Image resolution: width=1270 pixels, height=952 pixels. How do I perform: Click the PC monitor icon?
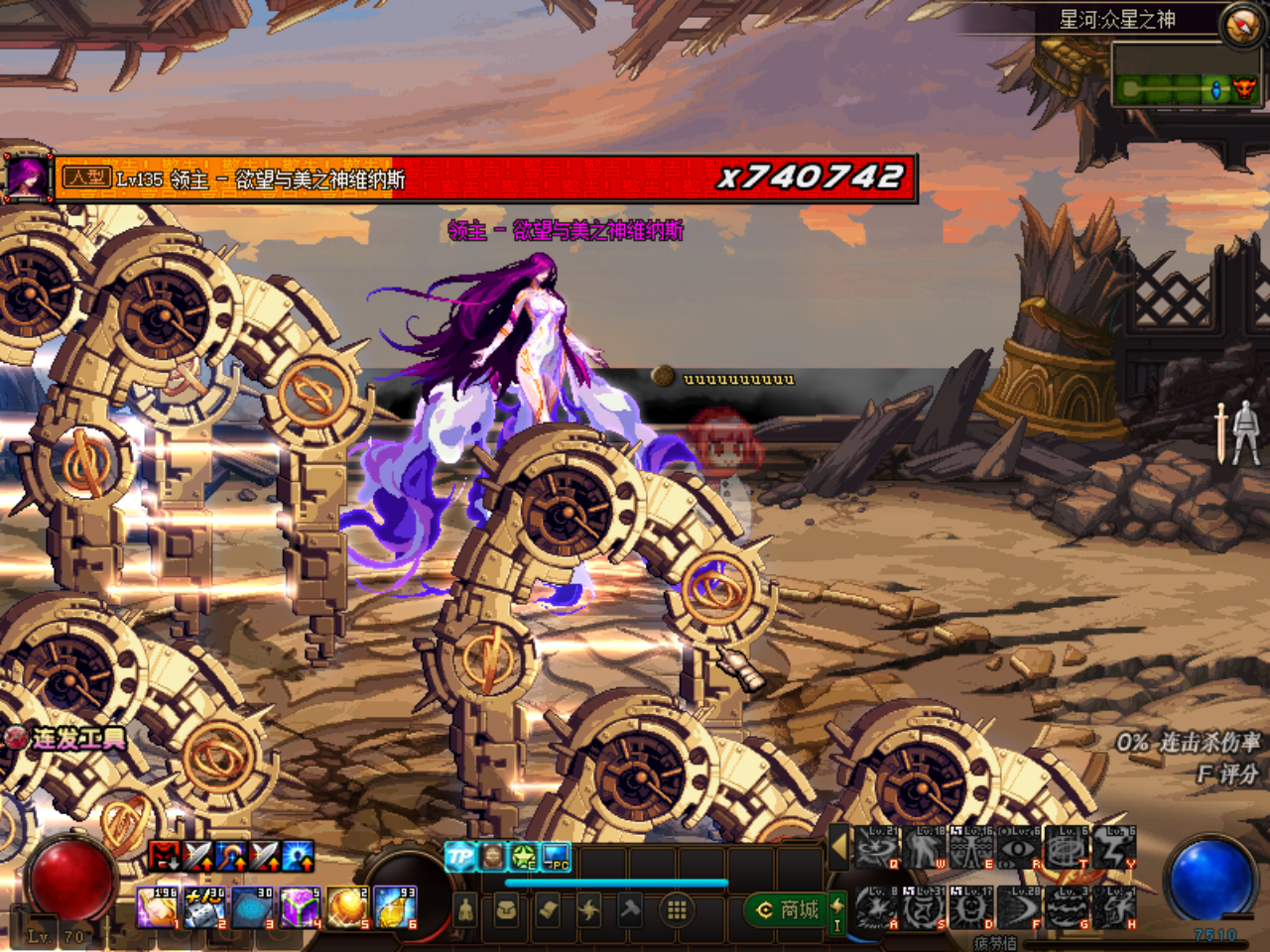pyautogui.click(x=557, y=857)
